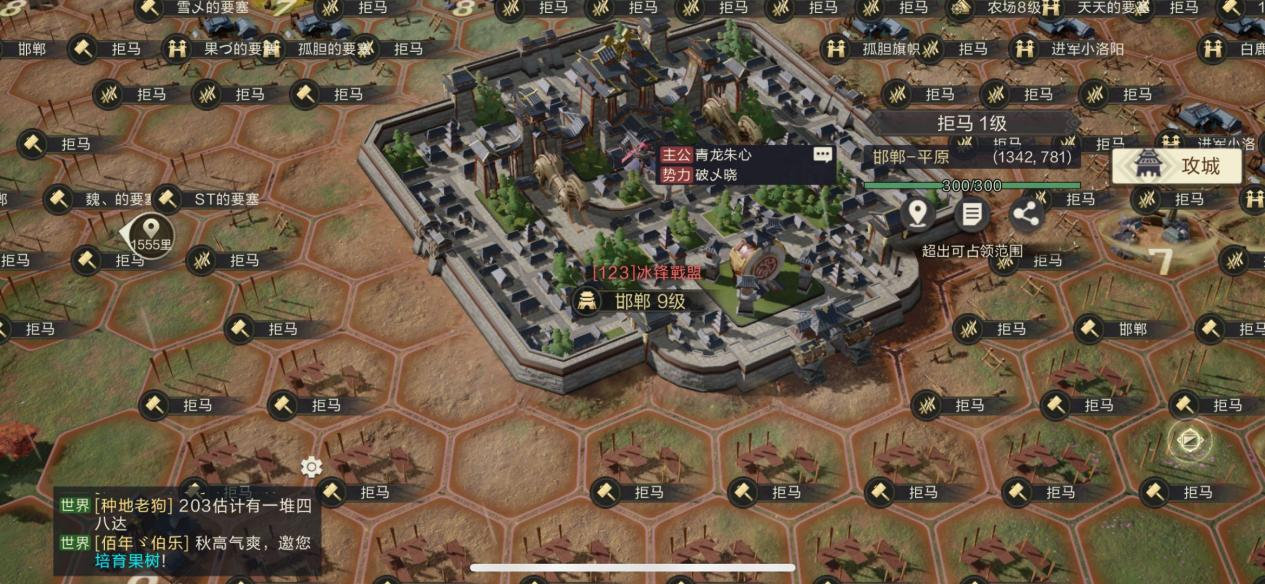Tap the 攻城 siege button
This screenshot has height=584, width=1265.
point(1177,166)
